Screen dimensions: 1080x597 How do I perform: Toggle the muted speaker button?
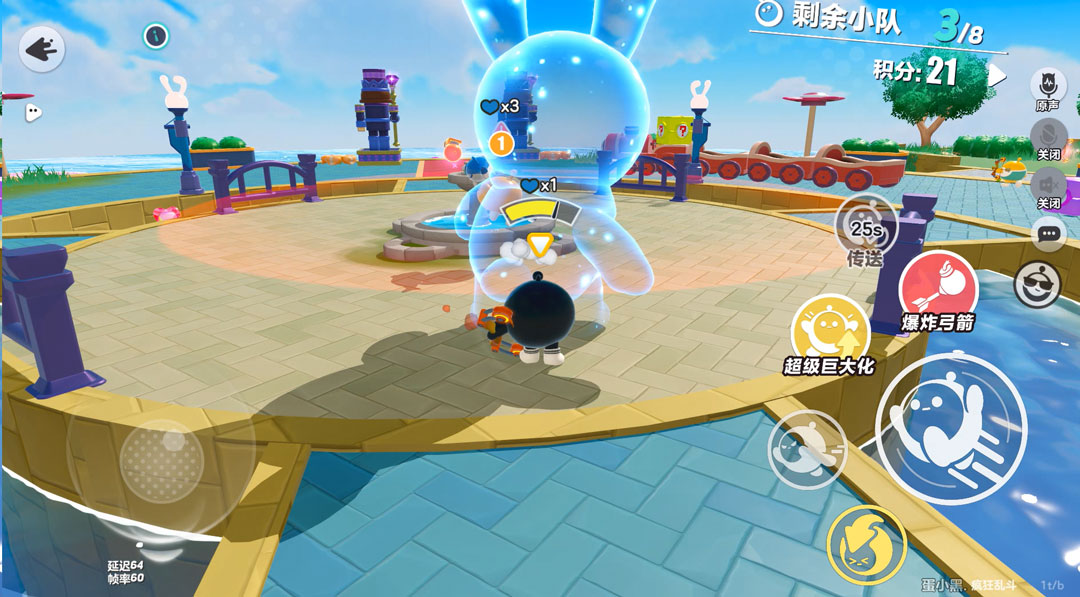[1047, 184]
